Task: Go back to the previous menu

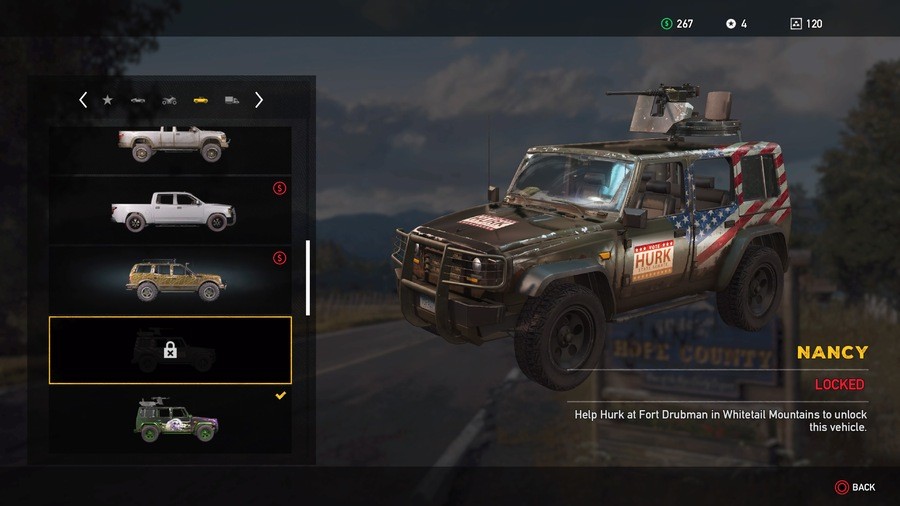Action: pyautogui.click(x=855, y=487)
